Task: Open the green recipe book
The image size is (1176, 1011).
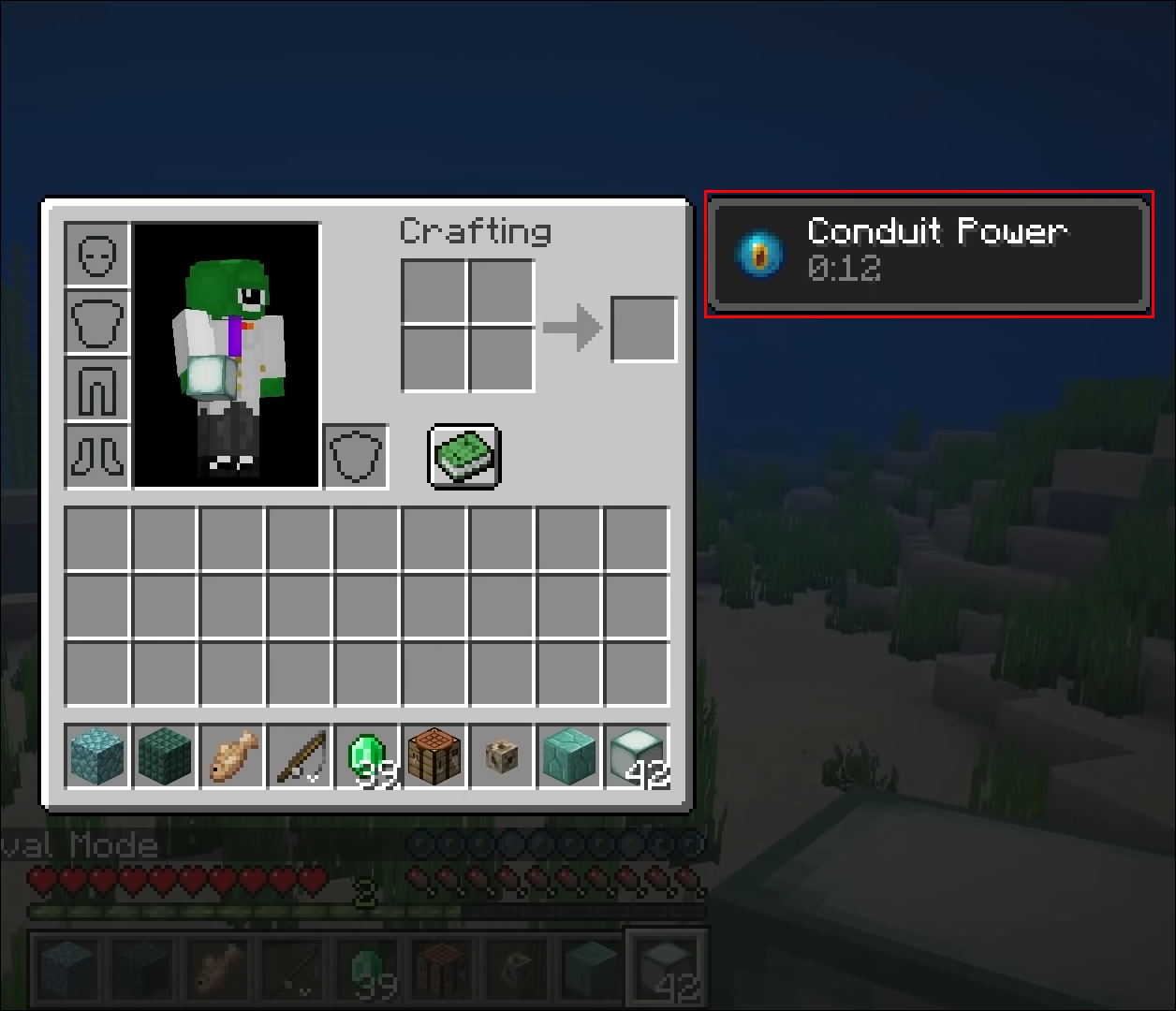Action: click(465, 456)
